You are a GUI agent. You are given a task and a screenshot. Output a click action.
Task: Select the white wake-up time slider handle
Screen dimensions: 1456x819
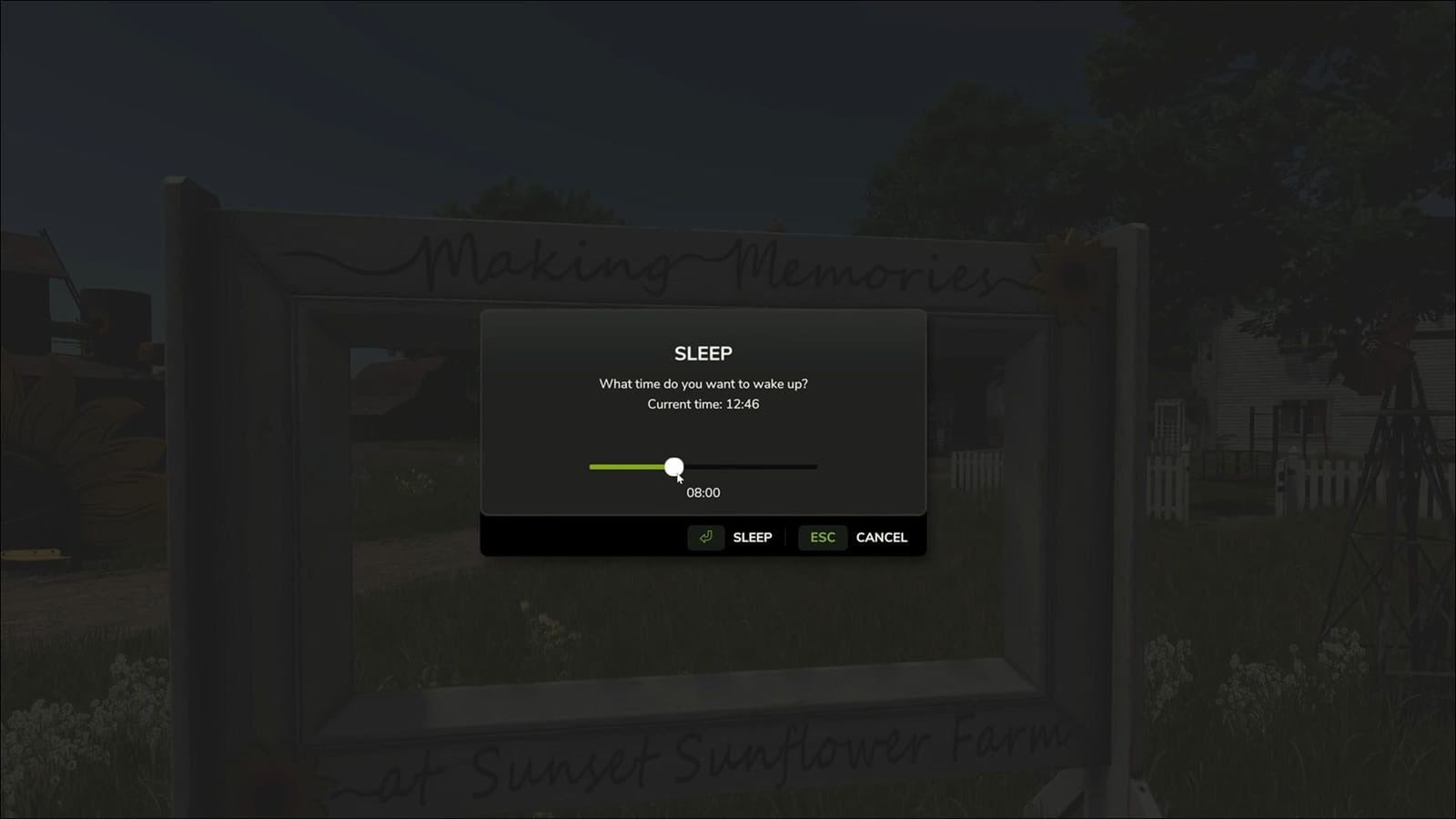pos(674,467)
